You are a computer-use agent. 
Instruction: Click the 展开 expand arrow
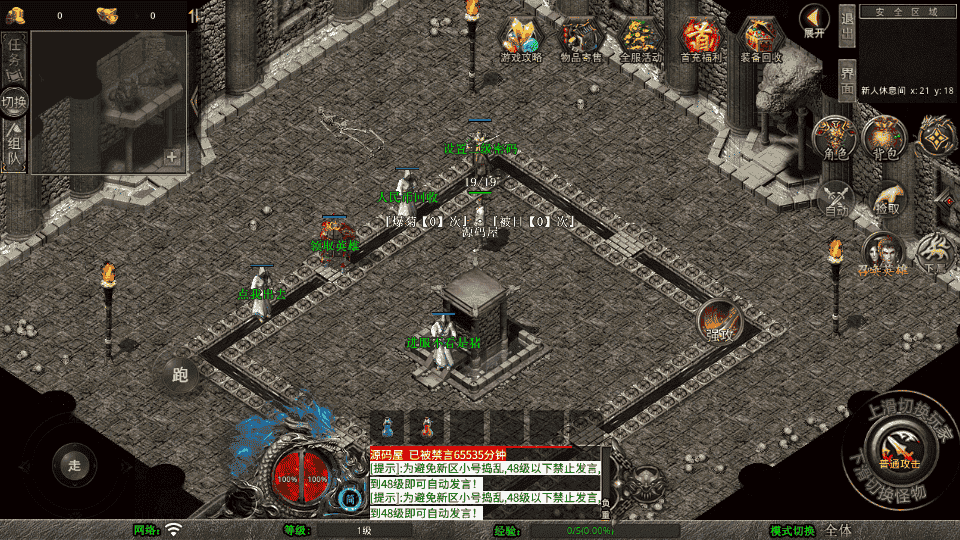pos(814,20)
